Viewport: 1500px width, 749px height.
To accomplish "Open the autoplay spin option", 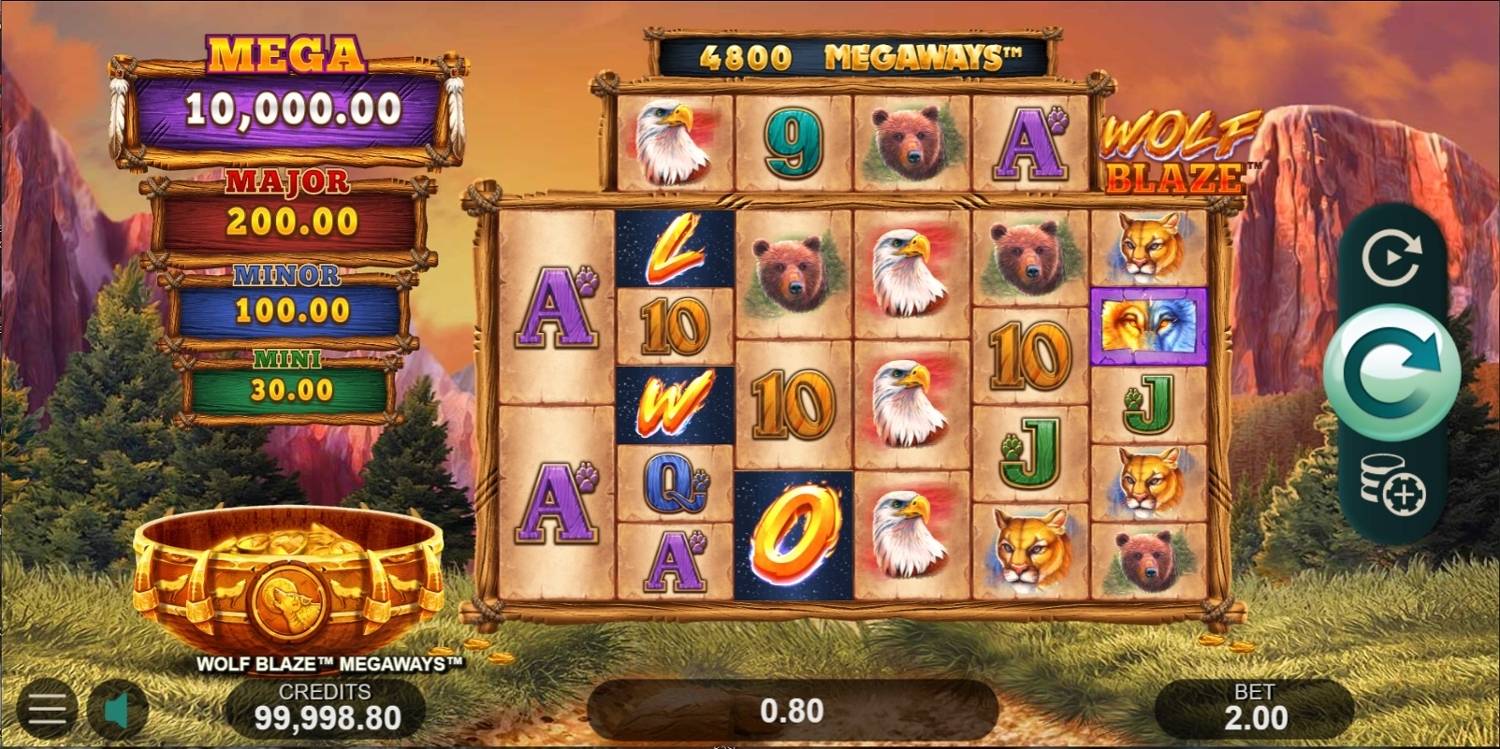I will [x=1391, y=260].
